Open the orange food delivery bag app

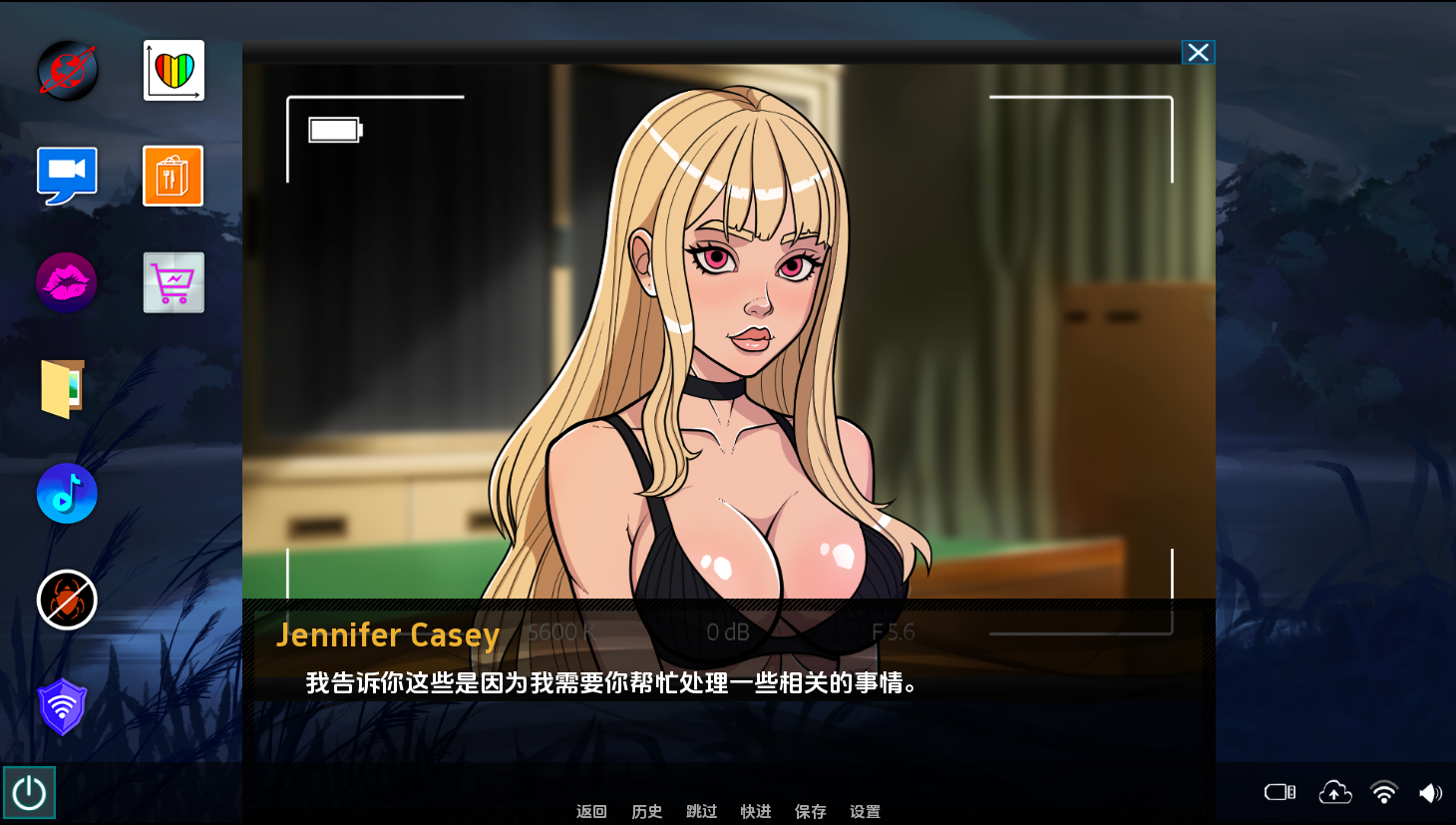point(174,177)
